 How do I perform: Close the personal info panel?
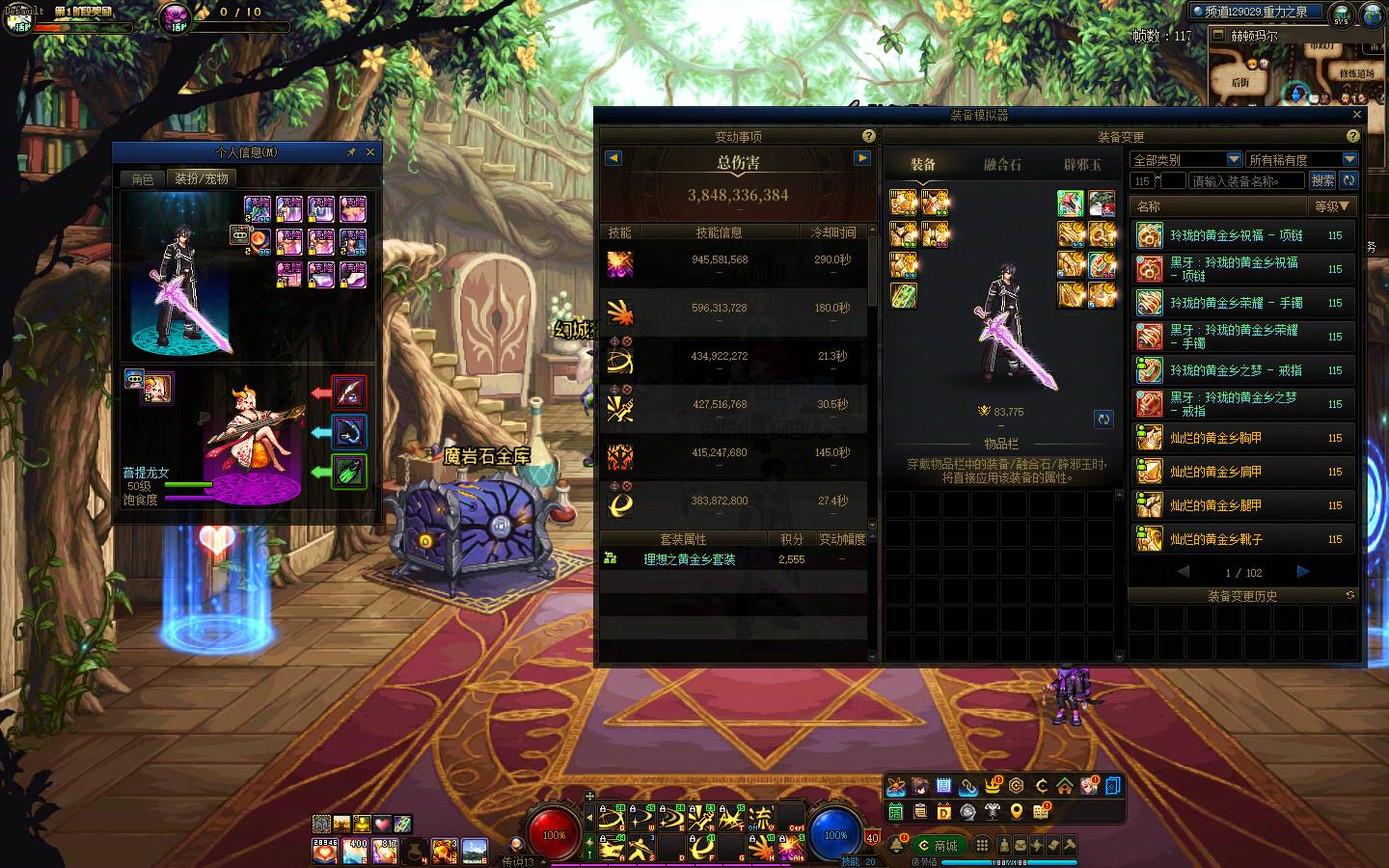pos(370,152)
